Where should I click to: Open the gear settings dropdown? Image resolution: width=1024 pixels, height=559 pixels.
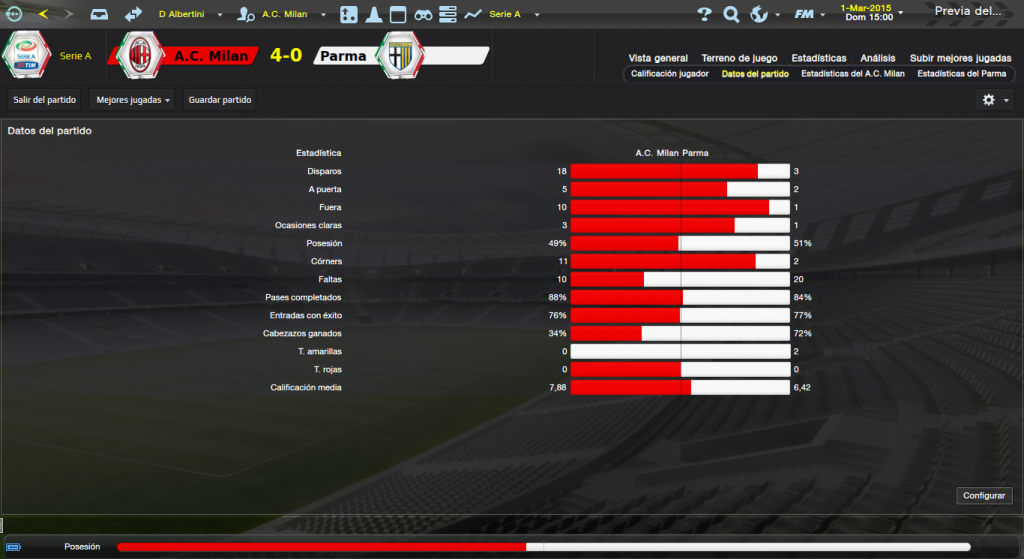pyautogui.click(x=995, y=100)
